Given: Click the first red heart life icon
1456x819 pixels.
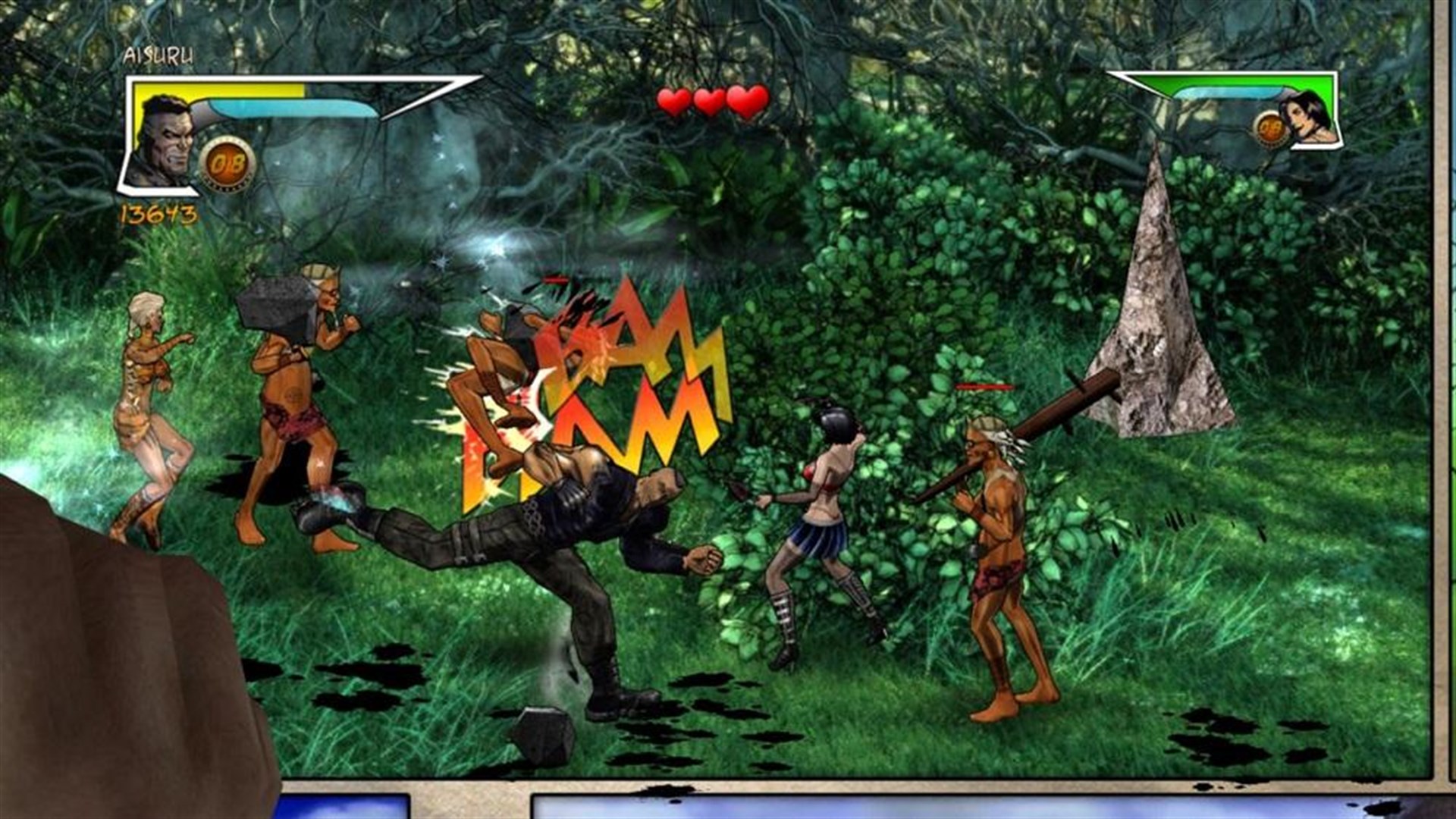Looking at the screenshot, I should tap(673, 99).
